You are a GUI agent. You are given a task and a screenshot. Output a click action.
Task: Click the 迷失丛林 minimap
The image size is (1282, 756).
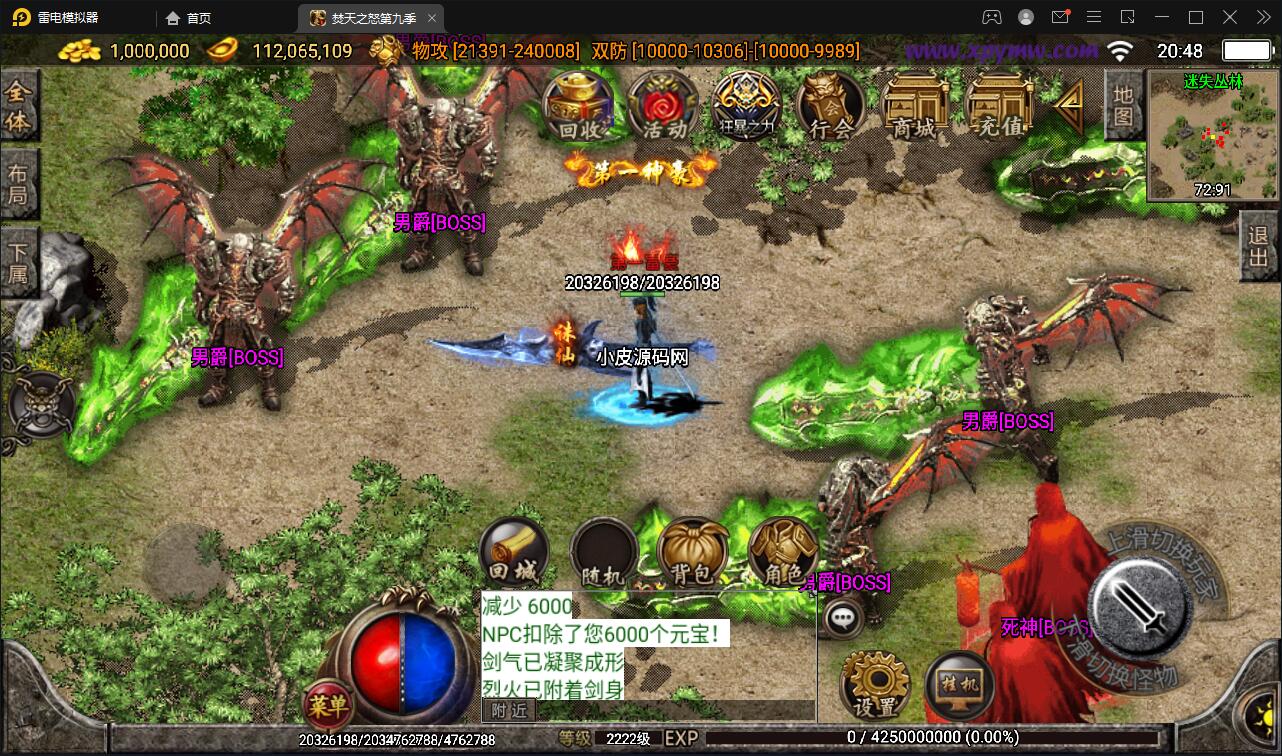point(1213,135)
